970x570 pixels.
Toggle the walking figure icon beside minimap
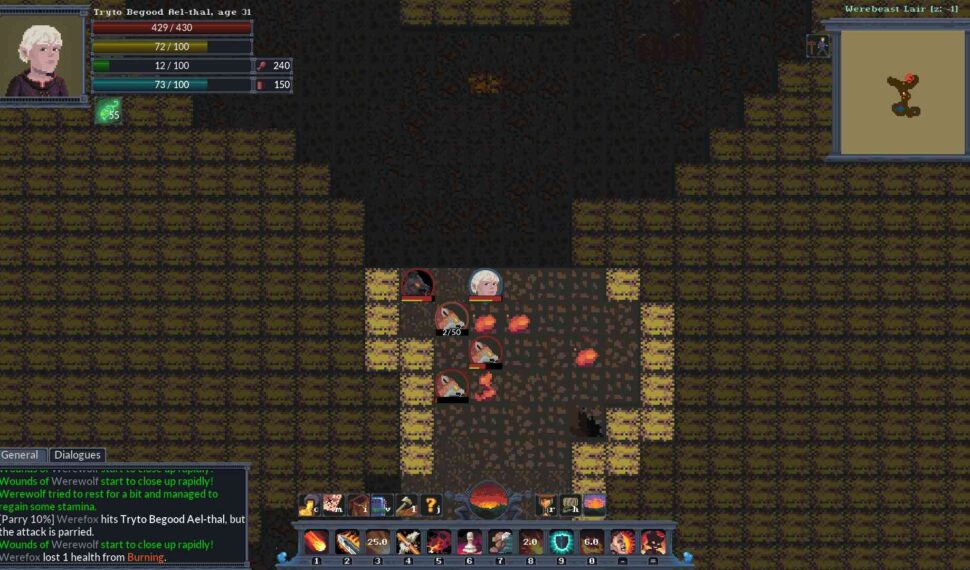(817, 46)
